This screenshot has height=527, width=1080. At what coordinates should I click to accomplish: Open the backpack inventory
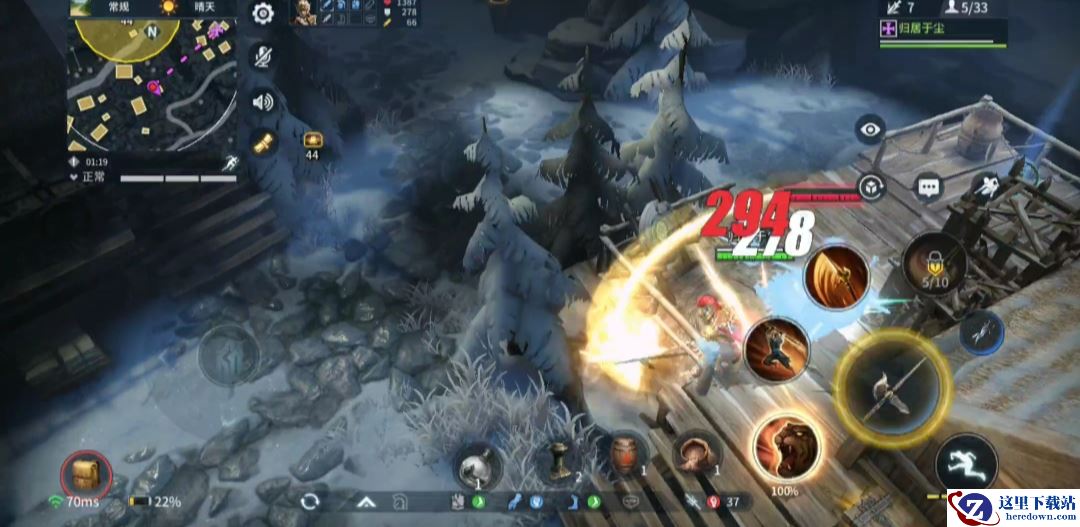[x=85, y=474]
